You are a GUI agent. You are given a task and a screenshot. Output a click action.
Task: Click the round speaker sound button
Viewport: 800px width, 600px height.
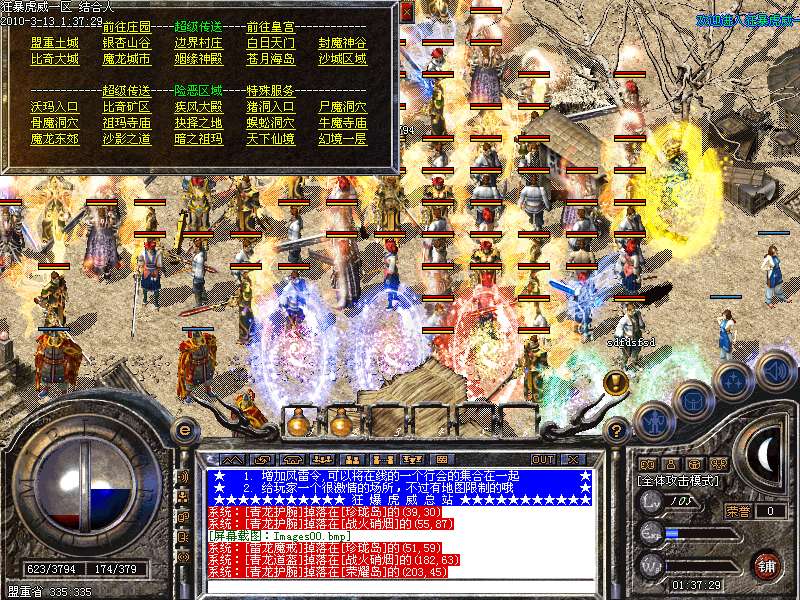coord(776,371)
